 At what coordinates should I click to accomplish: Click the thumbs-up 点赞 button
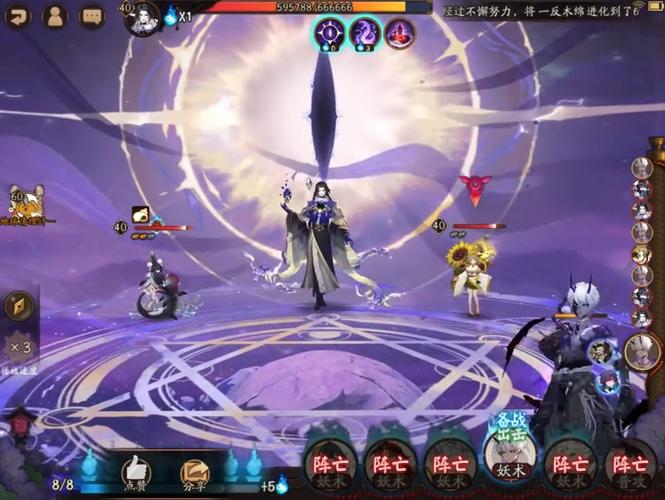point(136,471)
